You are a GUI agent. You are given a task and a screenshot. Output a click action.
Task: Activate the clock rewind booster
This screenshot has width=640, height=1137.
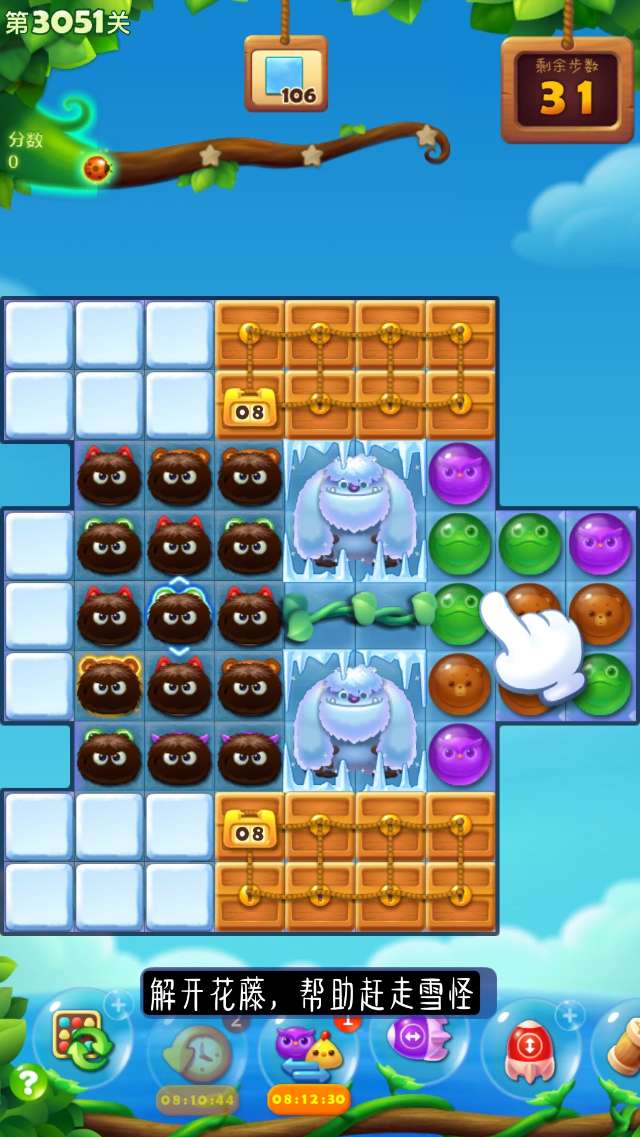(x=197, y=1052)
